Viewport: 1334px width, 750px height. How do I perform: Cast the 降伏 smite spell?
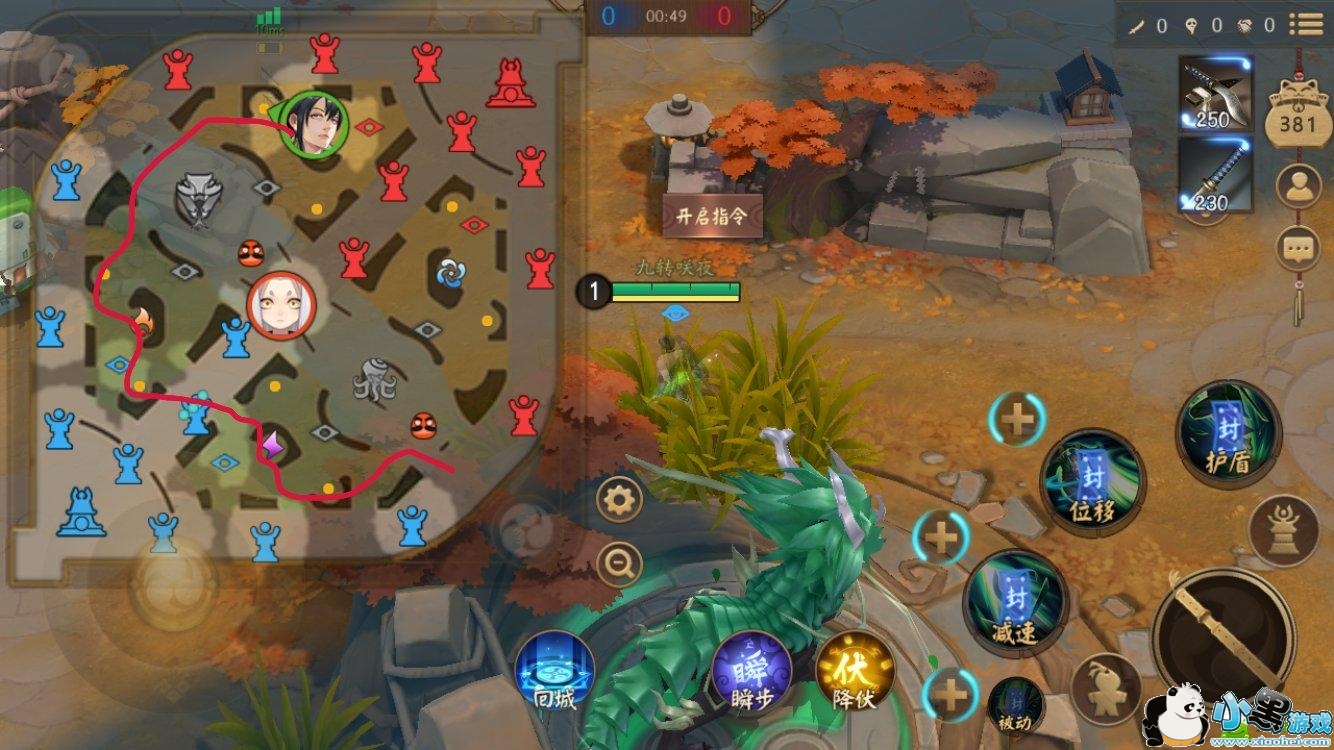[854, 671]
